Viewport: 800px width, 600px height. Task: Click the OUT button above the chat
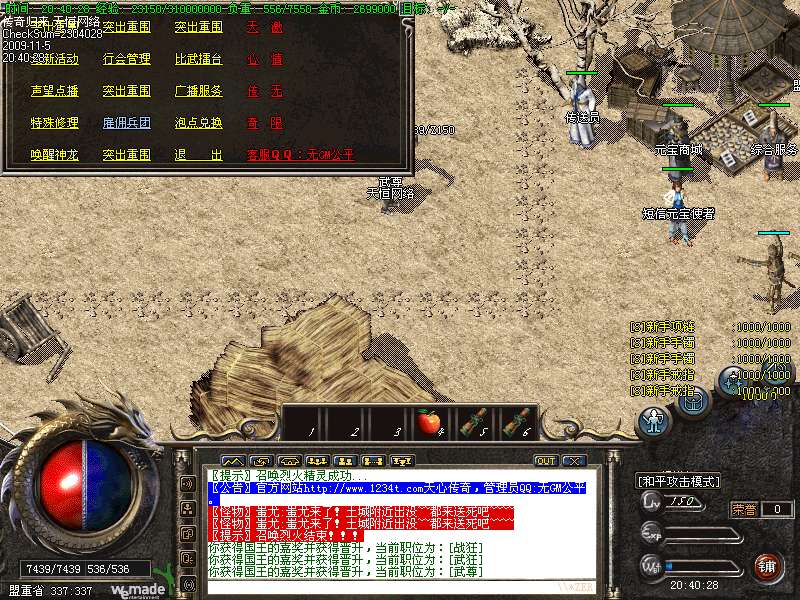click(x=545, y=461)
